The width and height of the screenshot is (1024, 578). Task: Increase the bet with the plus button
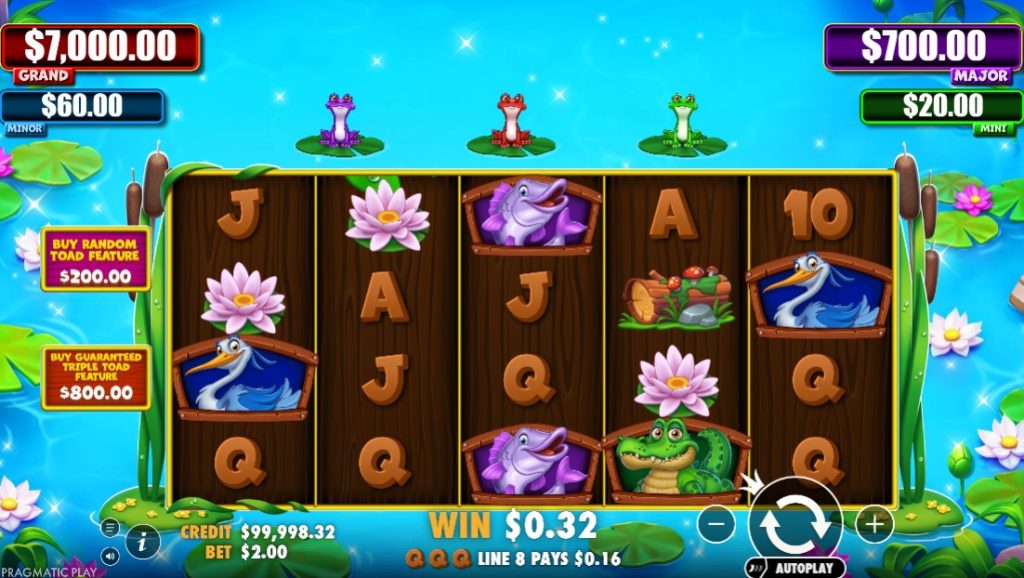(x=873, y=523)
